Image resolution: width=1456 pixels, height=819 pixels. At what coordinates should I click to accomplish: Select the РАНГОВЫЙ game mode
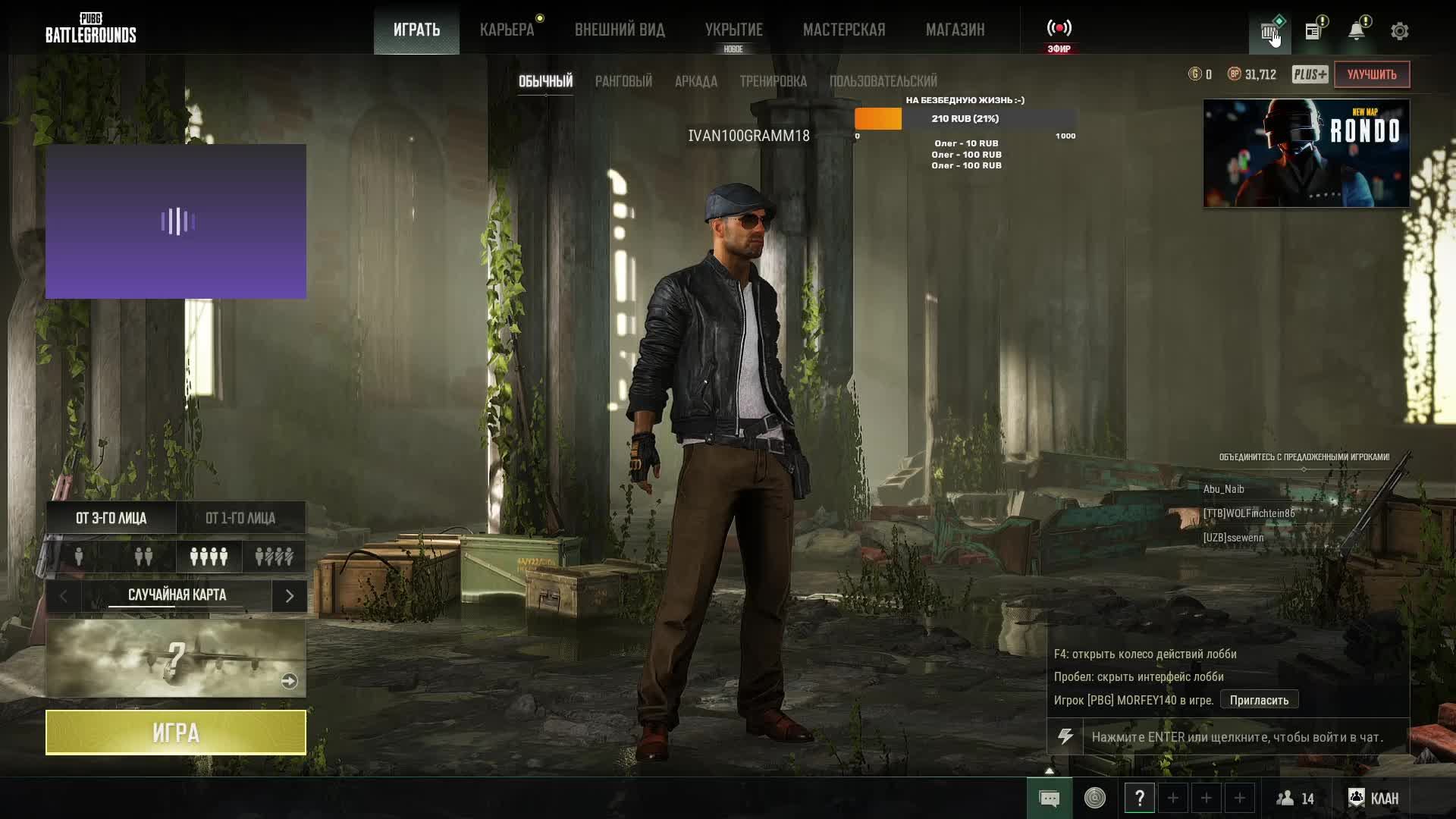[x=623, y=81]
